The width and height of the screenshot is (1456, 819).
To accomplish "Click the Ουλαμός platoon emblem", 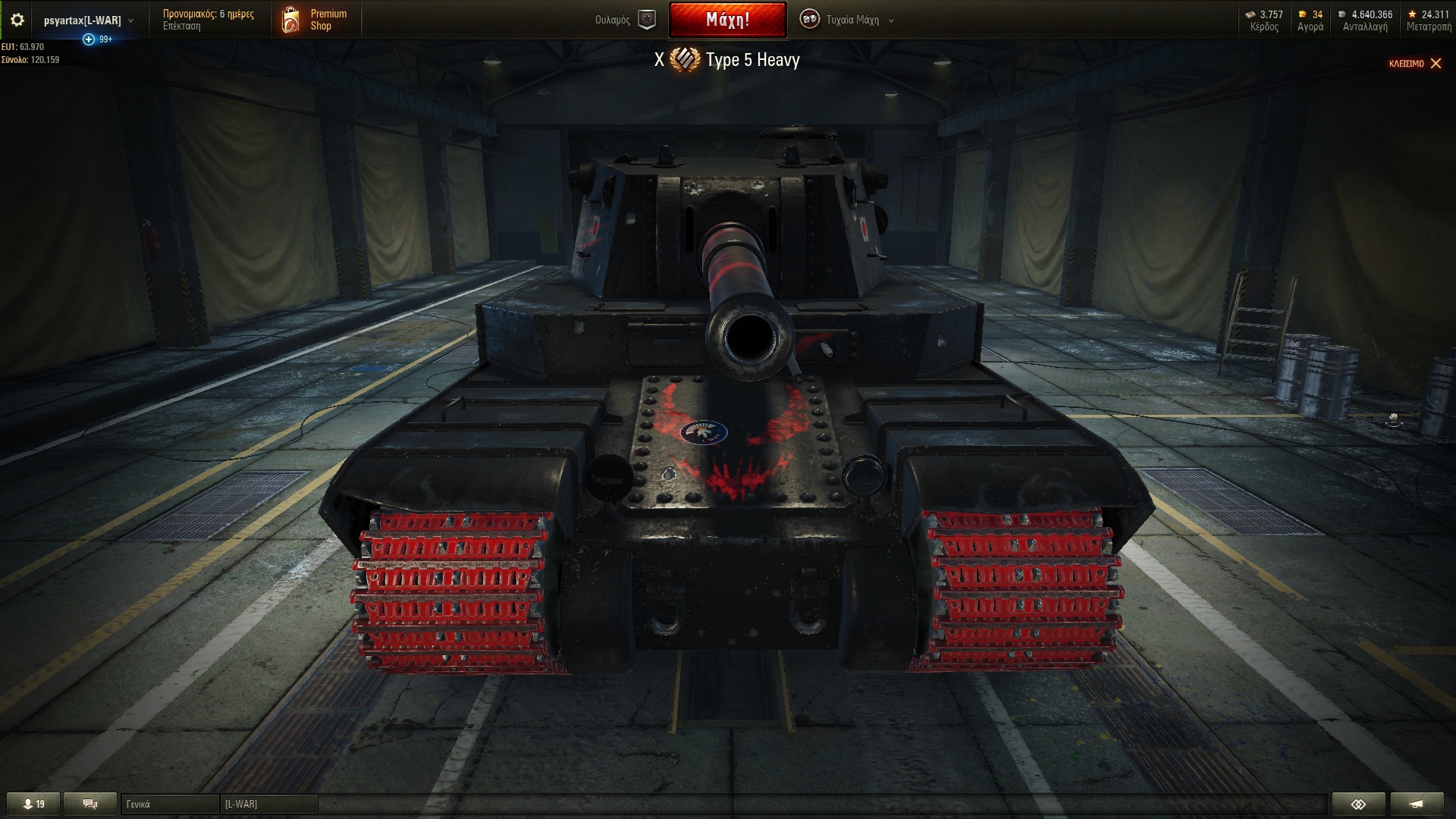I will 645,20.
